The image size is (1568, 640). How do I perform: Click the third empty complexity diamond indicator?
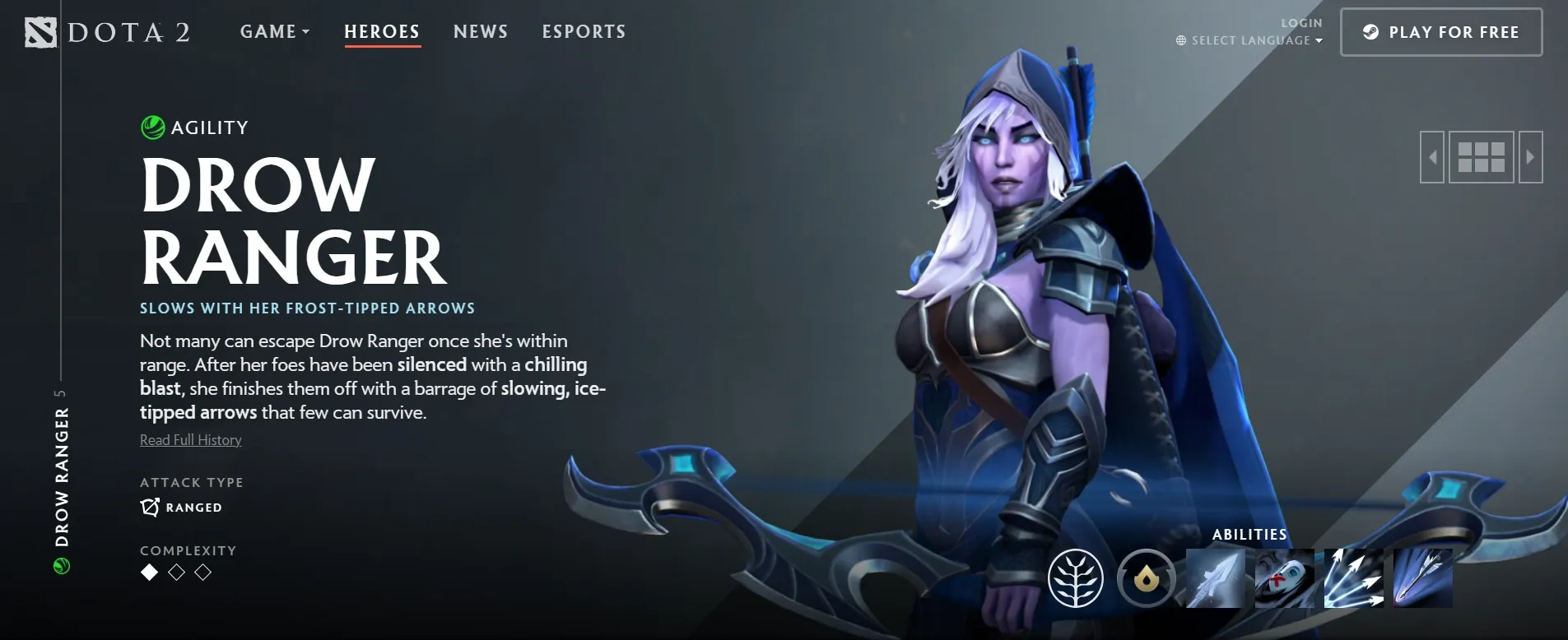[203, 573]
